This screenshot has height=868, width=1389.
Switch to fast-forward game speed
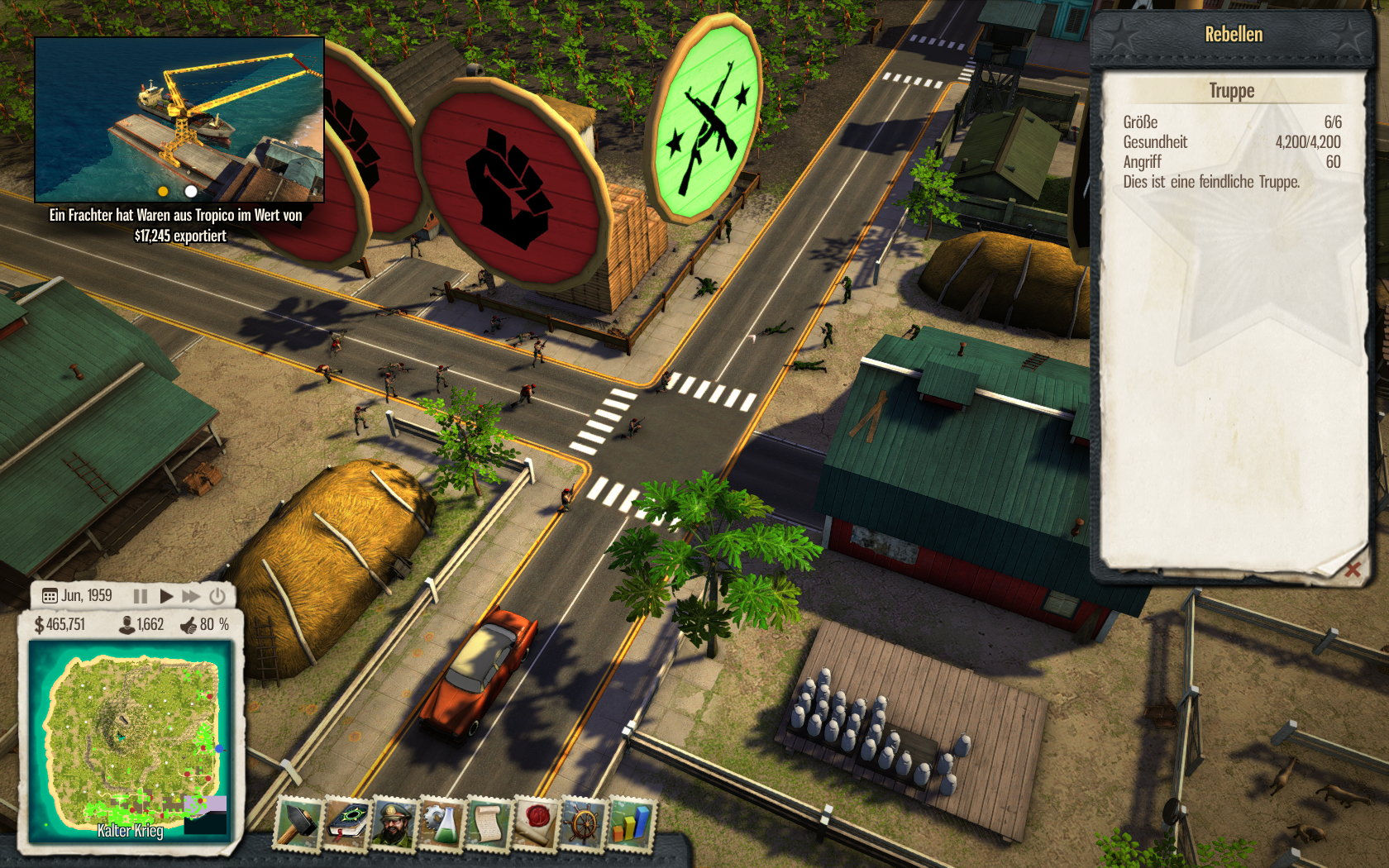(x=191, y=596)
